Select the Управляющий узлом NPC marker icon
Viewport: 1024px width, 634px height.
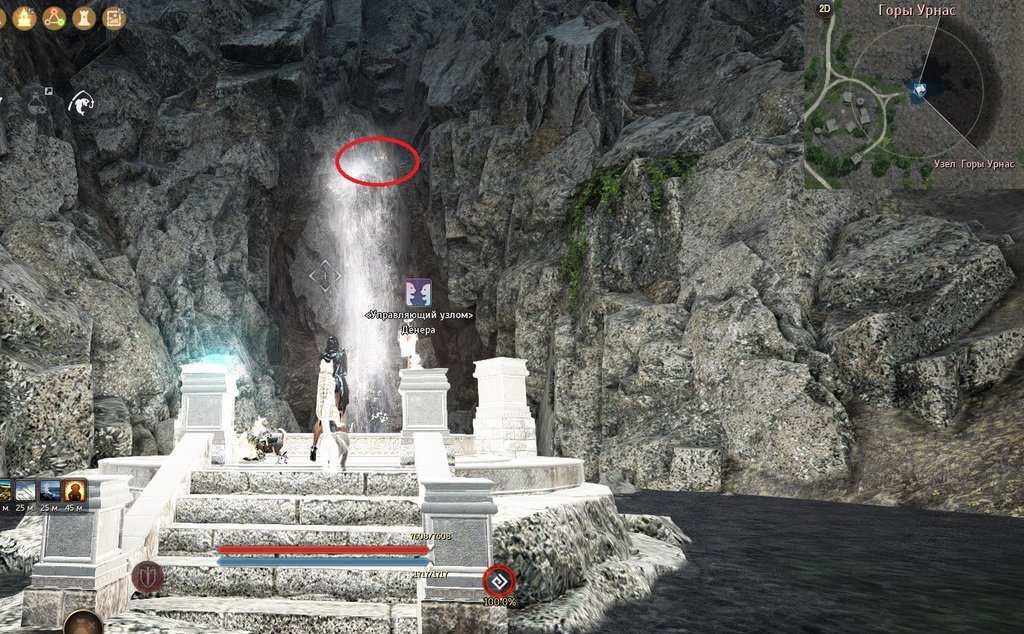[418, 292]
